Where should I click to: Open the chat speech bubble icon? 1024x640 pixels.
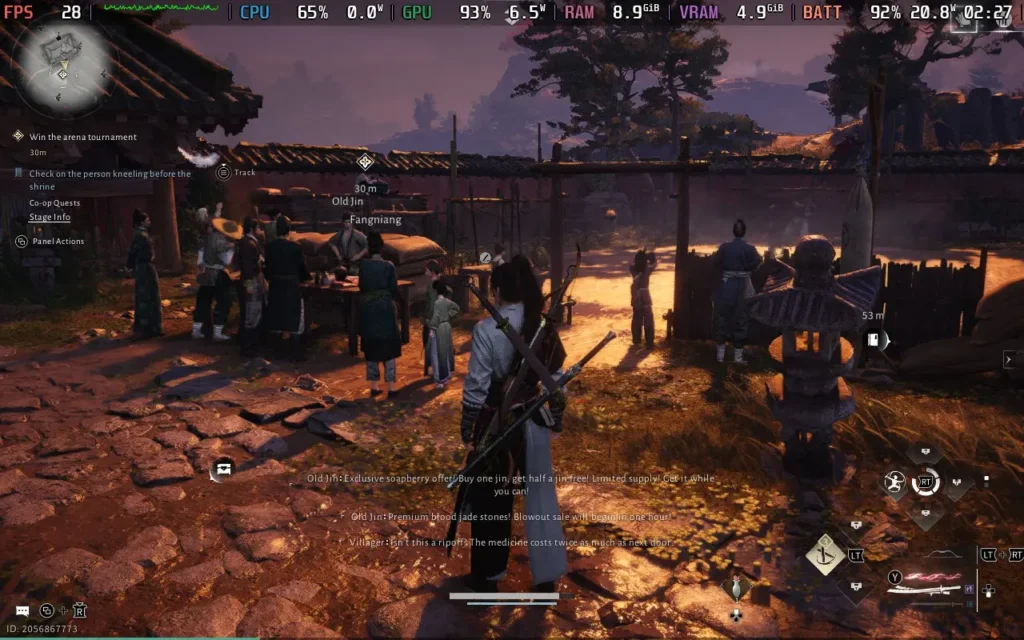click(22, 611)
